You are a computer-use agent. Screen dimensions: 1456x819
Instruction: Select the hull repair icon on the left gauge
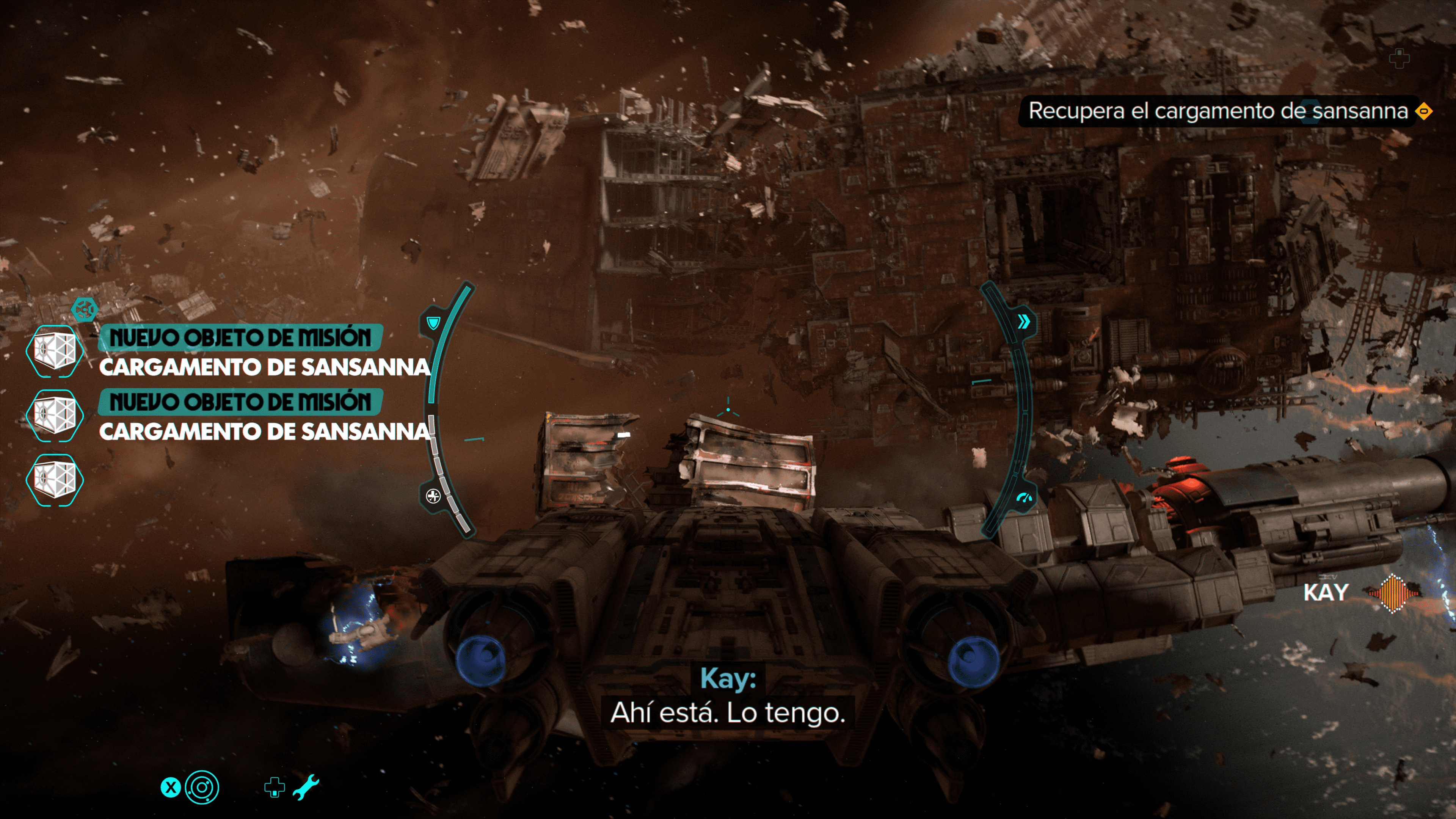[x=433, y=496]
